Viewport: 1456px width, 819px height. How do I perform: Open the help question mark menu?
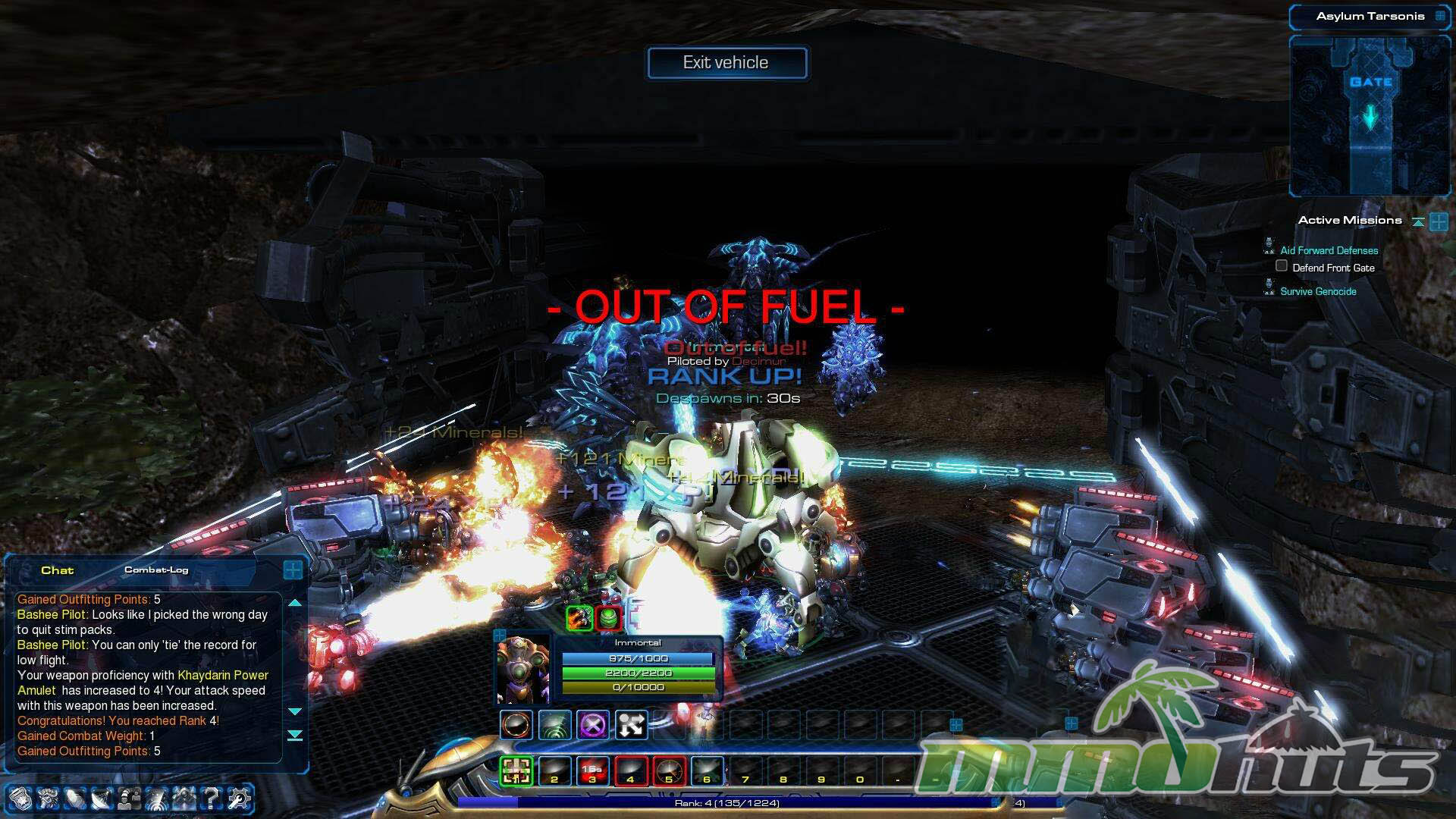212,798
